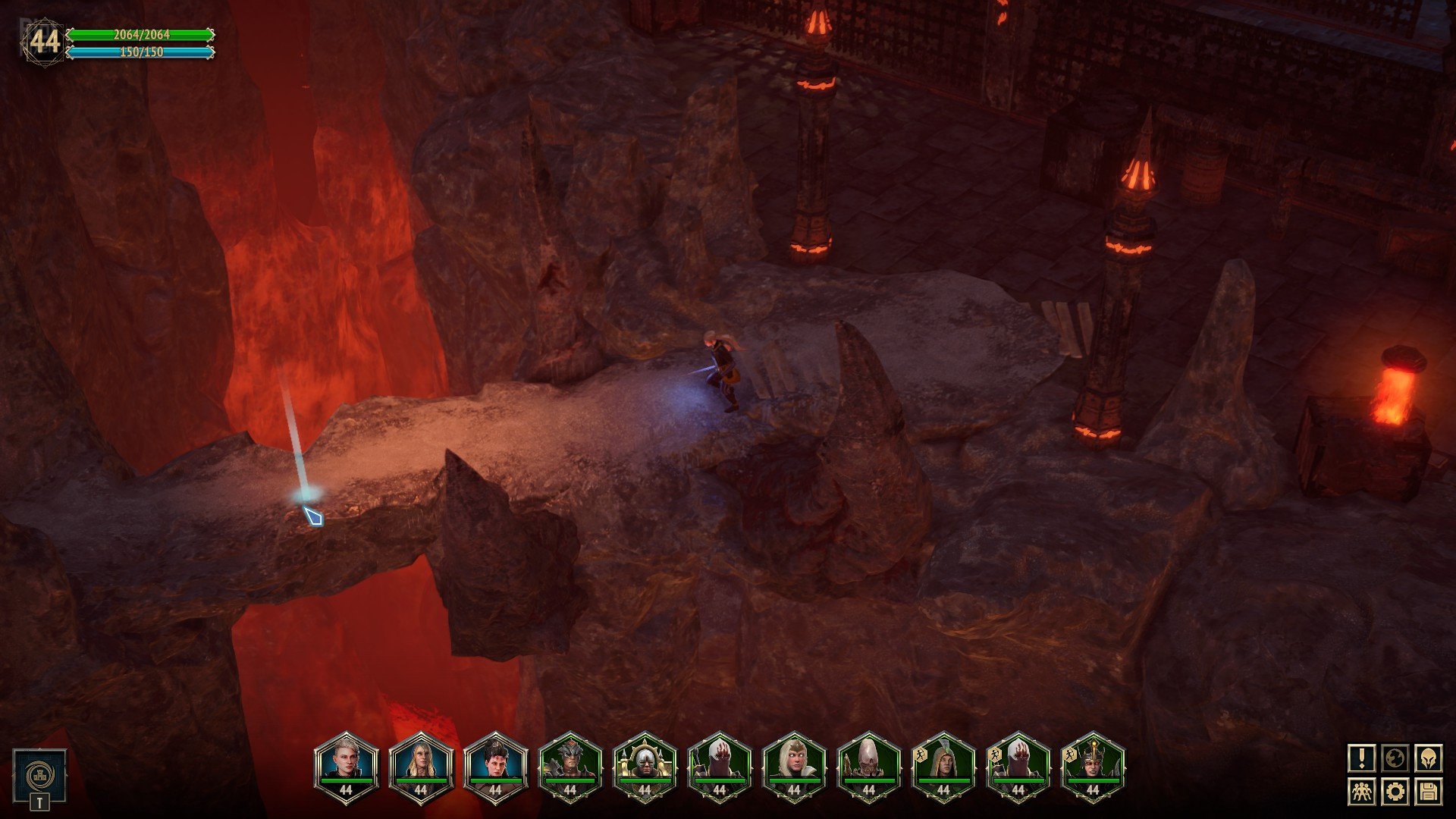This screenshot has width=1456, height=819.
Task: Select the green-hooded figure portrait
Action: (x=943, y=765)
